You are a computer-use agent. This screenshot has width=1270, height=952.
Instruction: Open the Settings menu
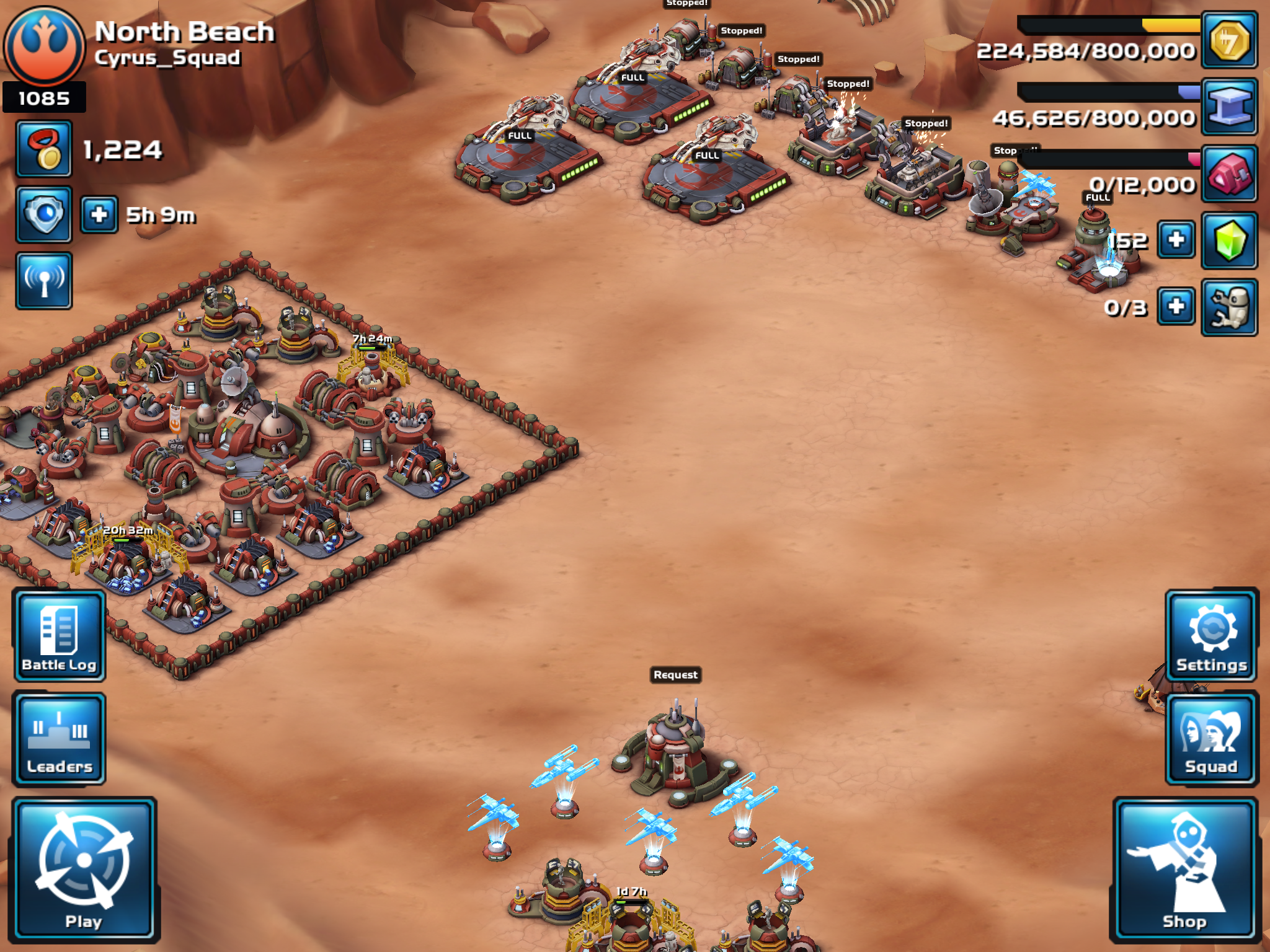coord(1212,636)
